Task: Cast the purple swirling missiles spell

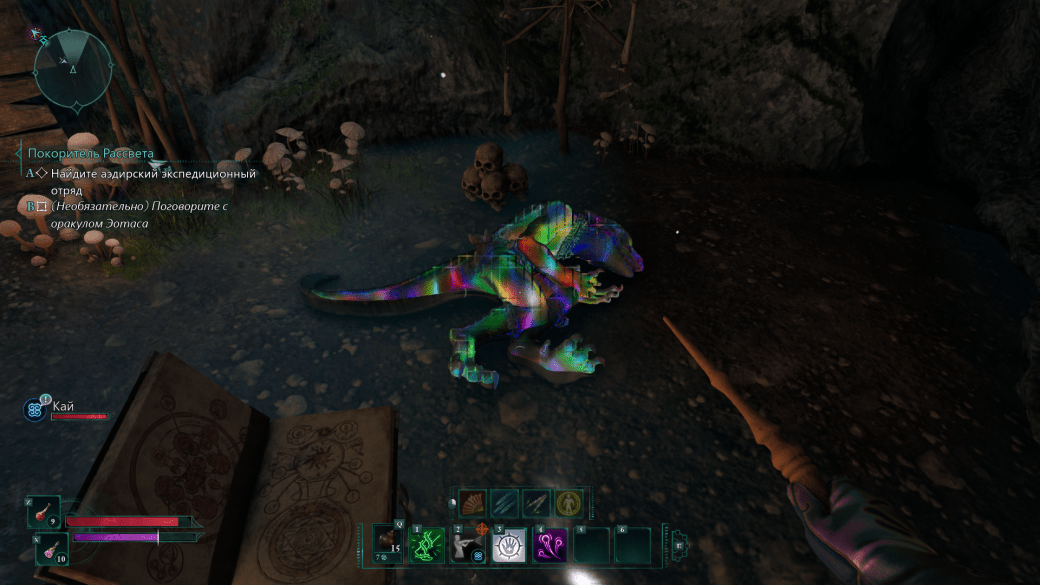Action: pyautogui.click(x=550, y=545)
